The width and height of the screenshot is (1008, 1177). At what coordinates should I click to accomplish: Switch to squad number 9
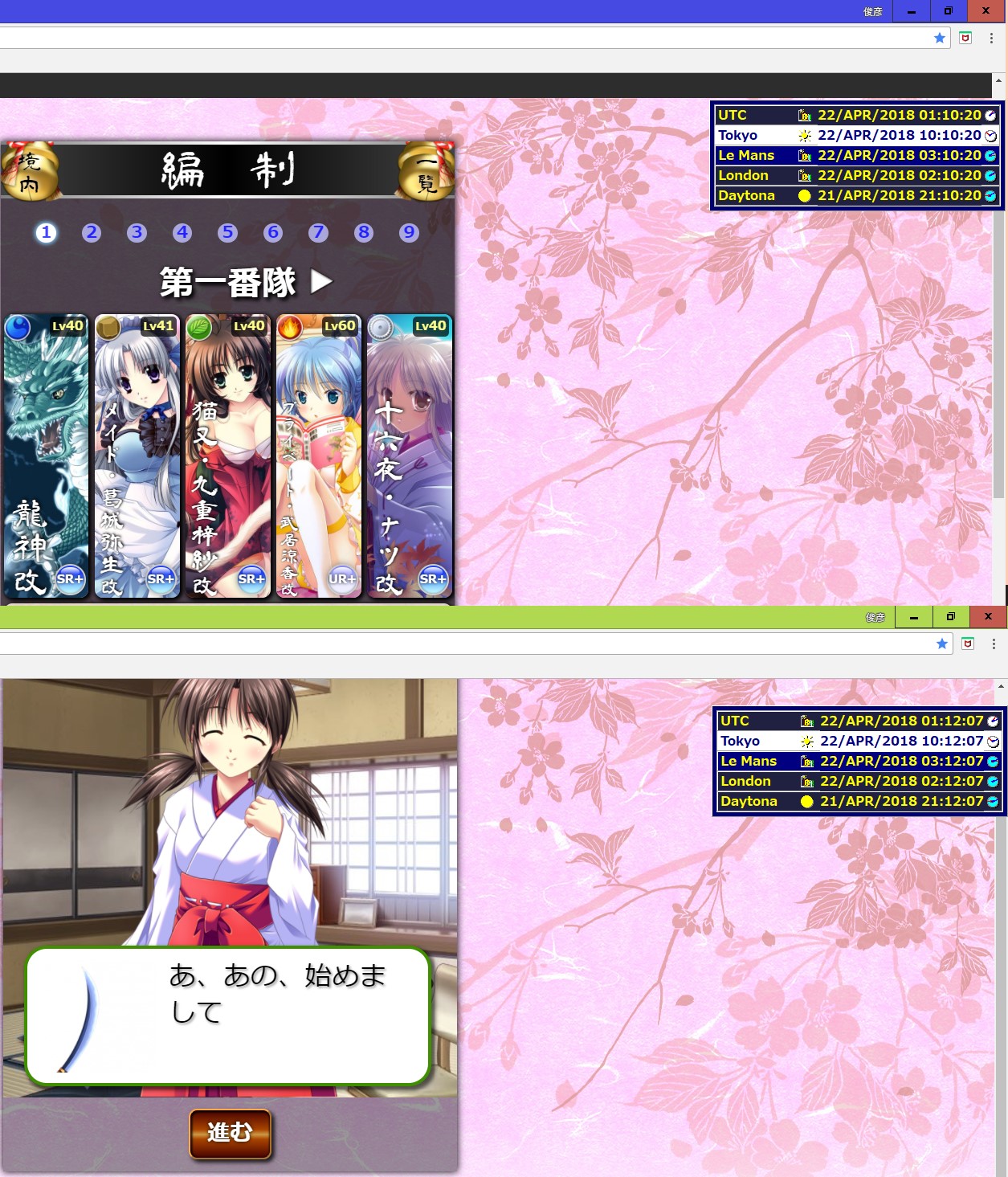coord(410,233)
